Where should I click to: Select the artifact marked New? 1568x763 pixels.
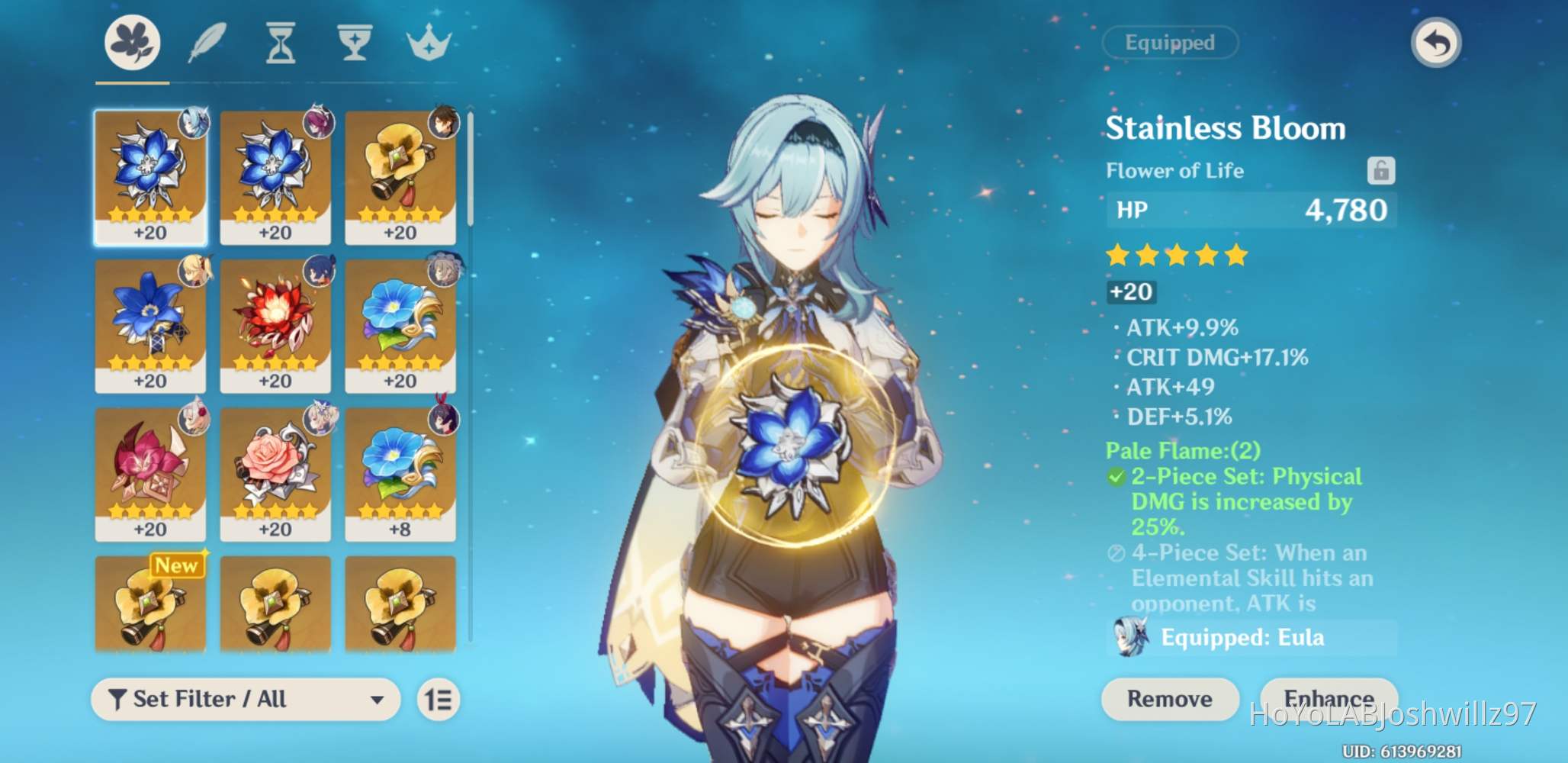(x=150, y=605)
